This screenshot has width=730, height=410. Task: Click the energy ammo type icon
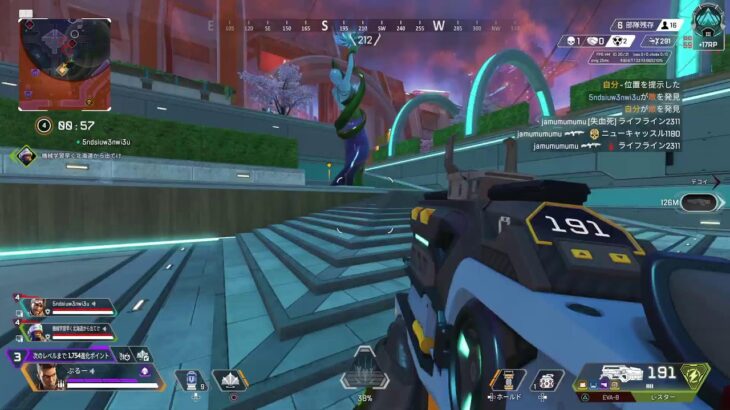coord(693,376)
